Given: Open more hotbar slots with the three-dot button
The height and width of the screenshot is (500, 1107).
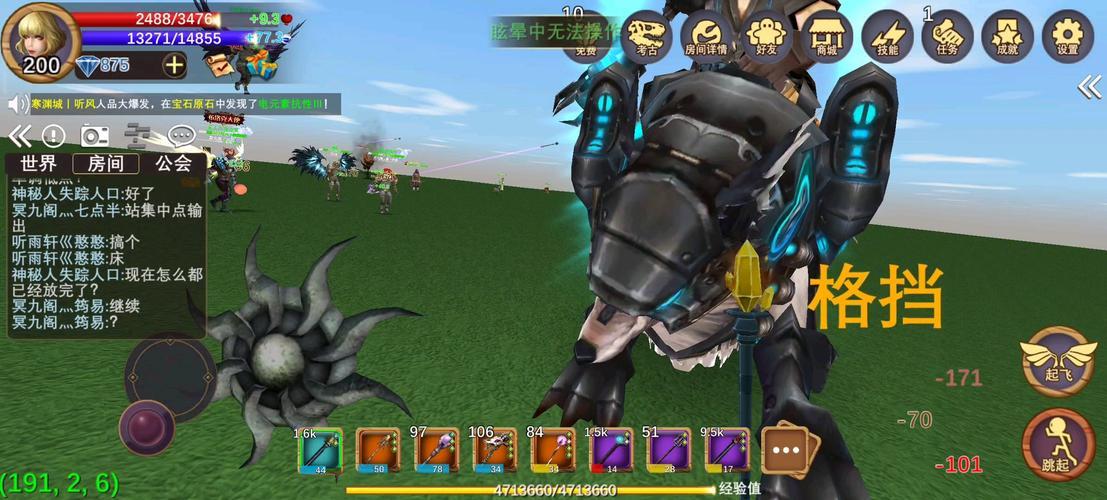Looking at the screenshot, I should [786, 450].
